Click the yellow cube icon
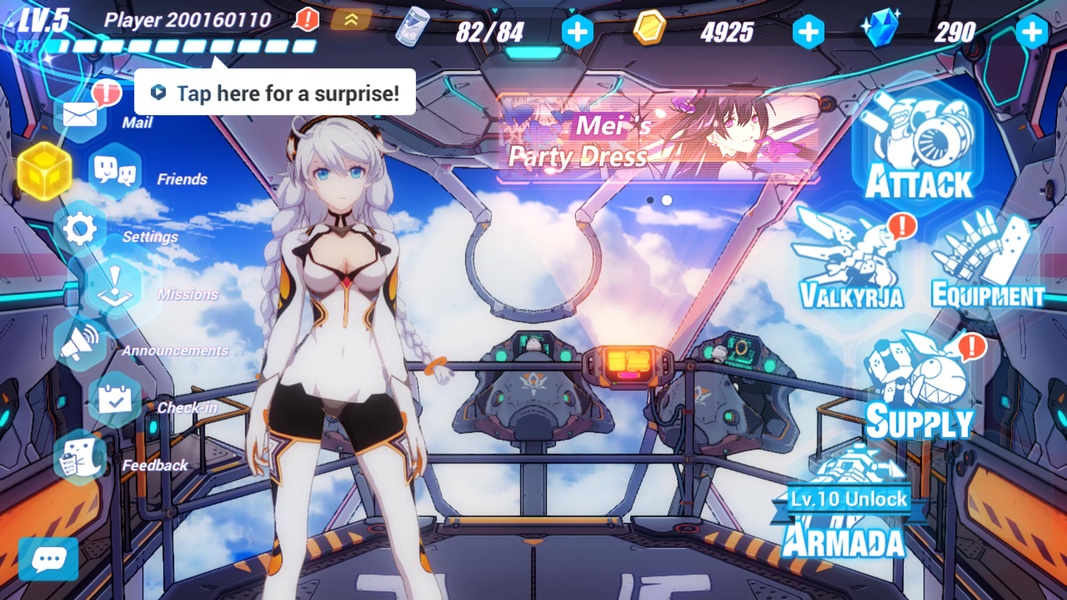This screenshot has width=1067, height=600. 44,171
